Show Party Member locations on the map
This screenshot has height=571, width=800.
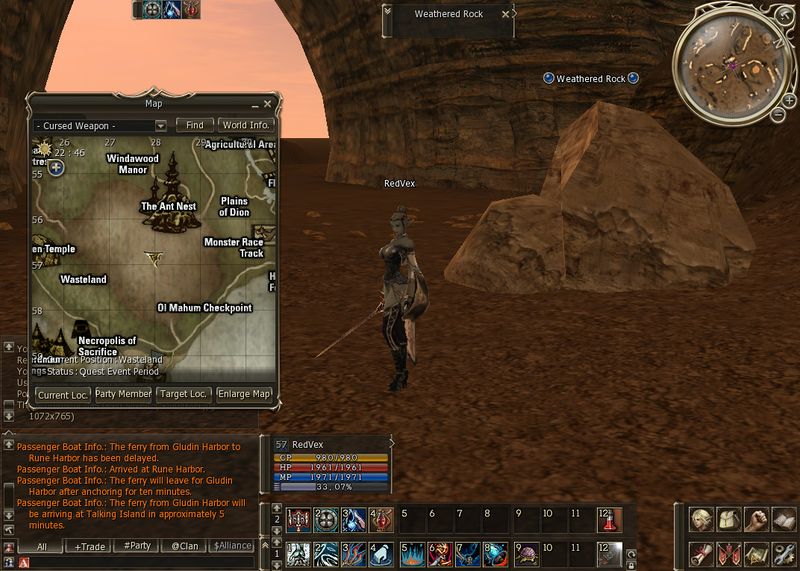[123, 394]
